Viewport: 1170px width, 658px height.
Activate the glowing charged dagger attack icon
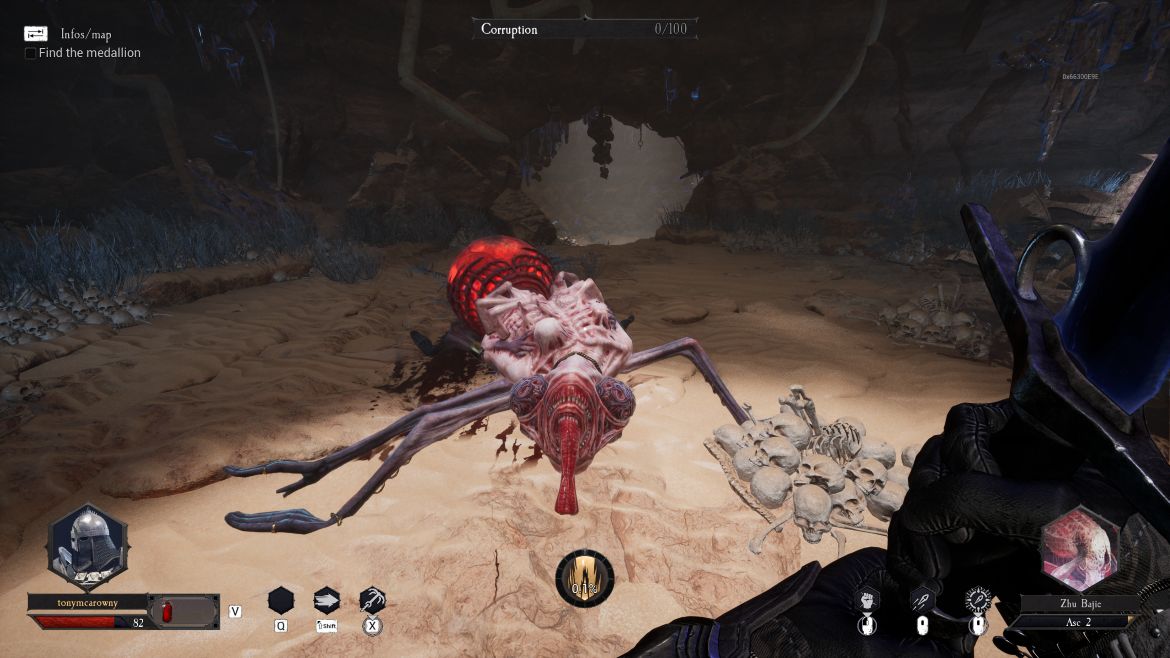977,600
